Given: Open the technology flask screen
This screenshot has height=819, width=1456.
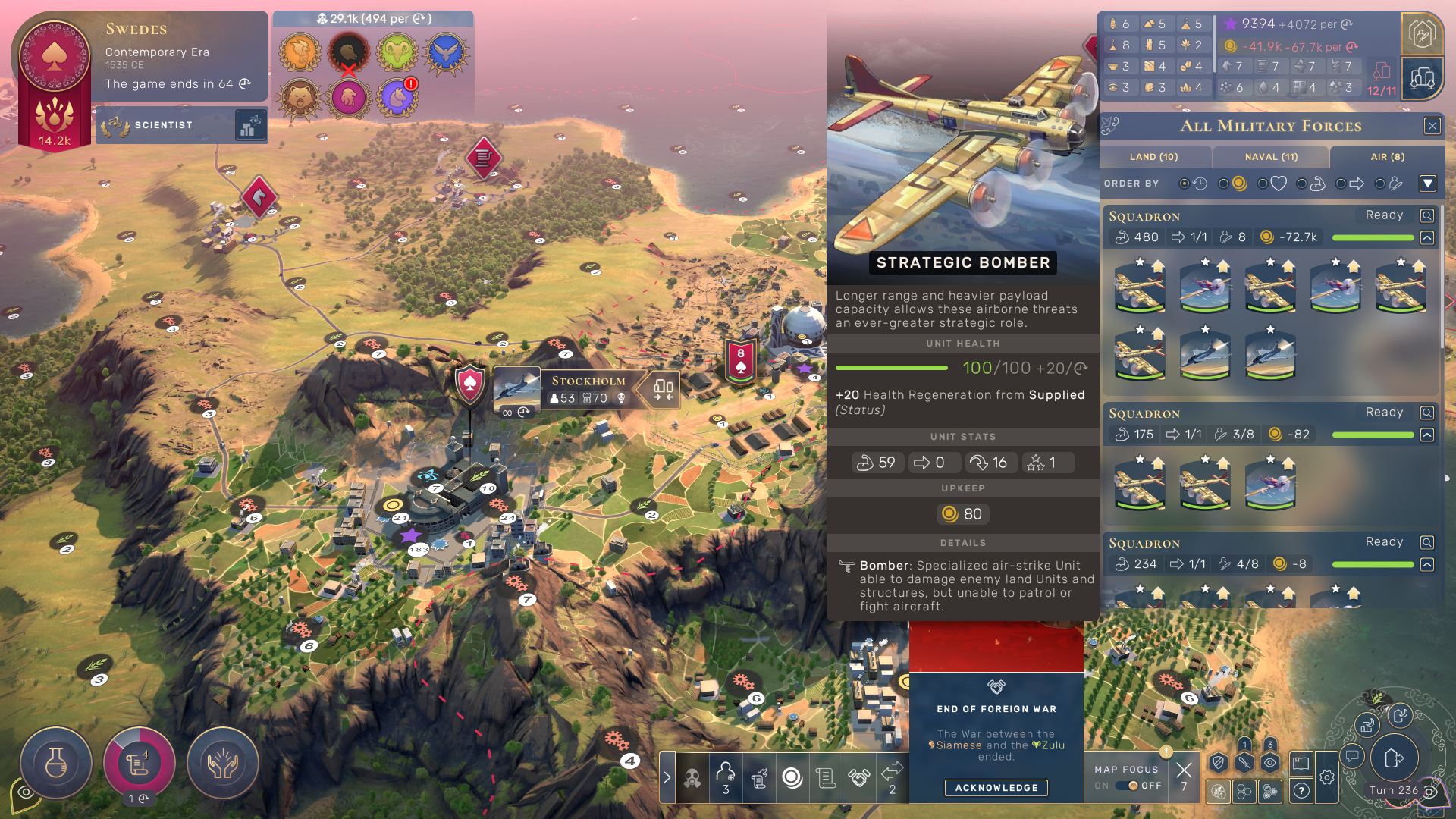Looking at the screenshot, I should coord(56,763).
